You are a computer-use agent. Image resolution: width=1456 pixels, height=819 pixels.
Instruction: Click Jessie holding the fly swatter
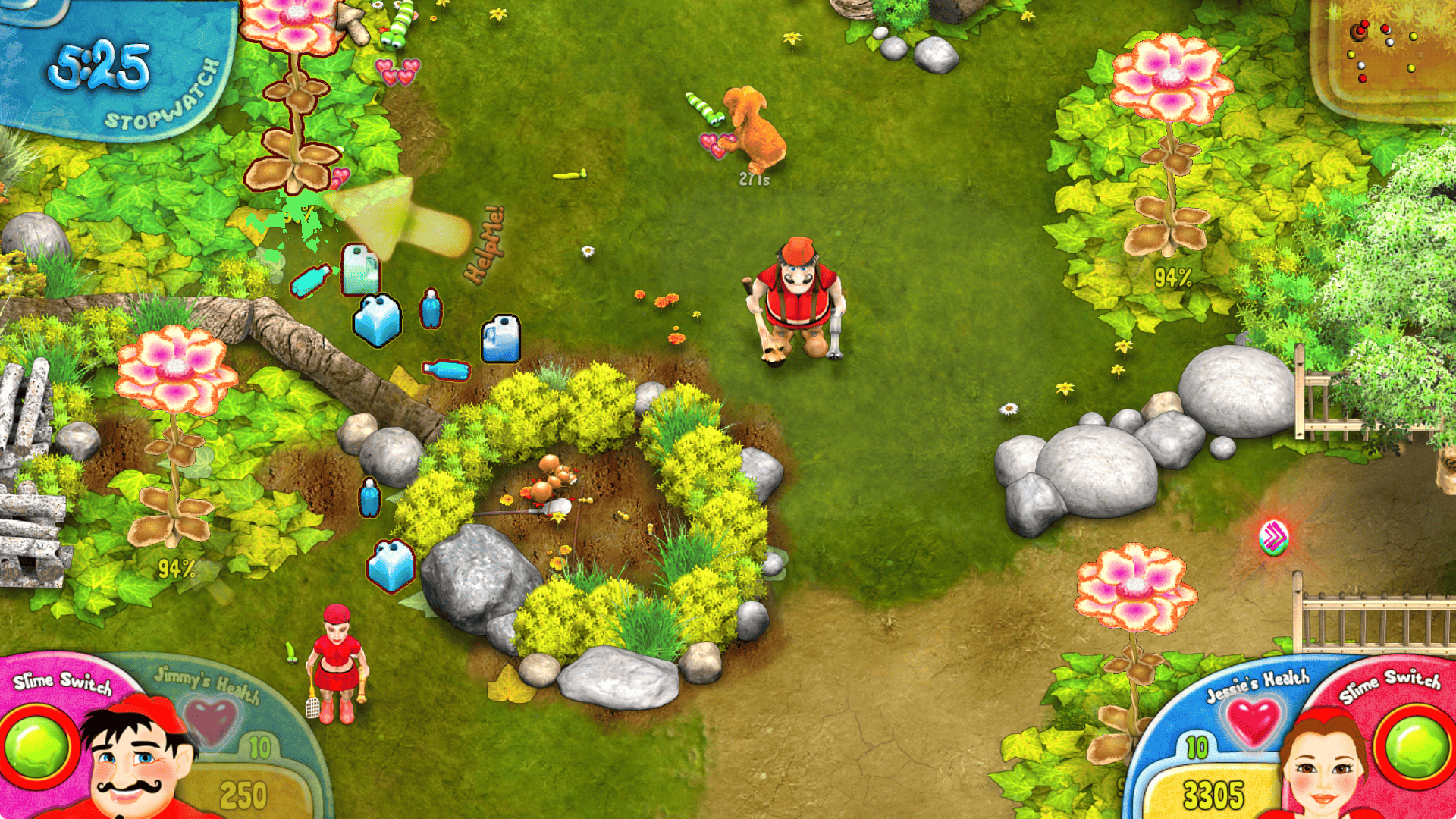point(336,660)
